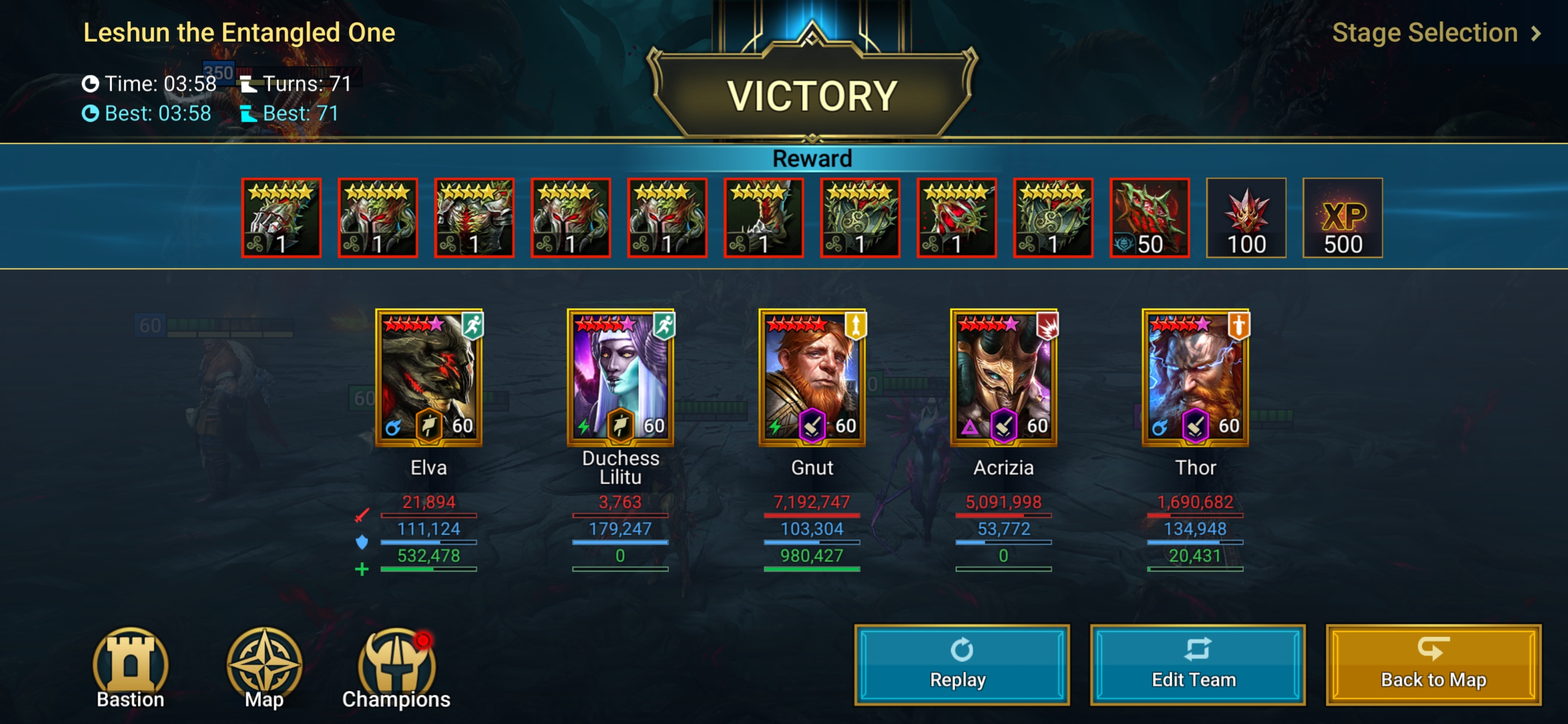
Task: Select Thor's champion portrait
Action: click(x=1195, y=377)
